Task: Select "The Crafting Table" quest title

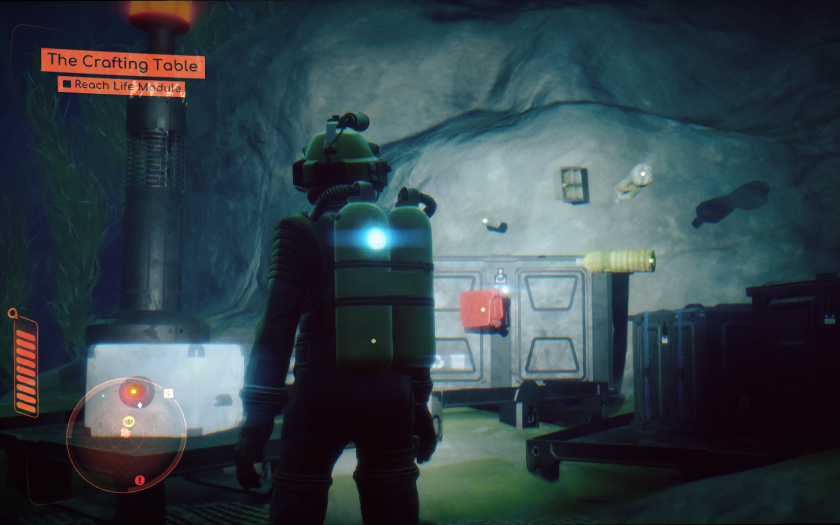Action: (x=123, y=64)
